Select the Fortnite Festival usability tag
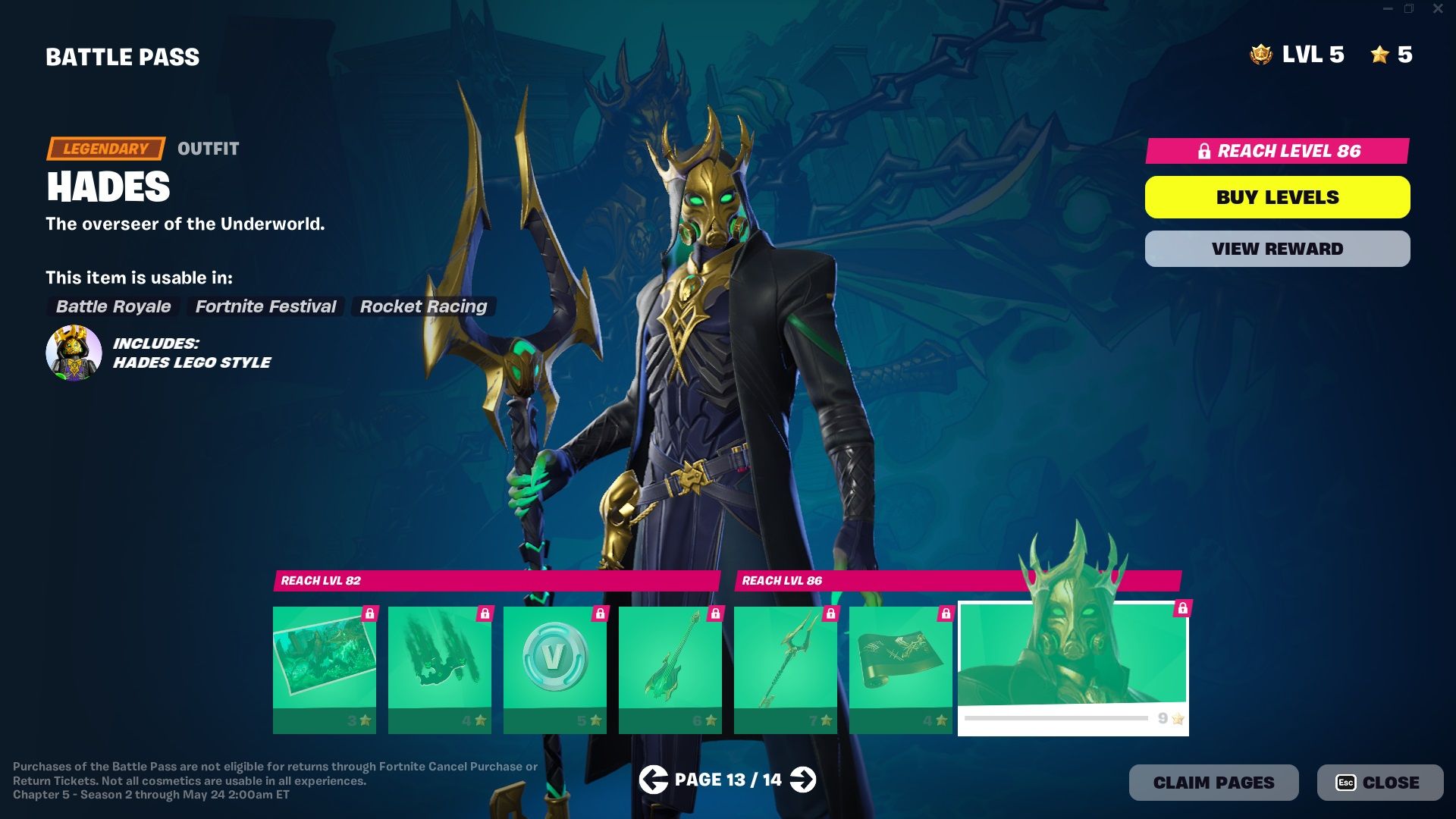 (265, 307)
